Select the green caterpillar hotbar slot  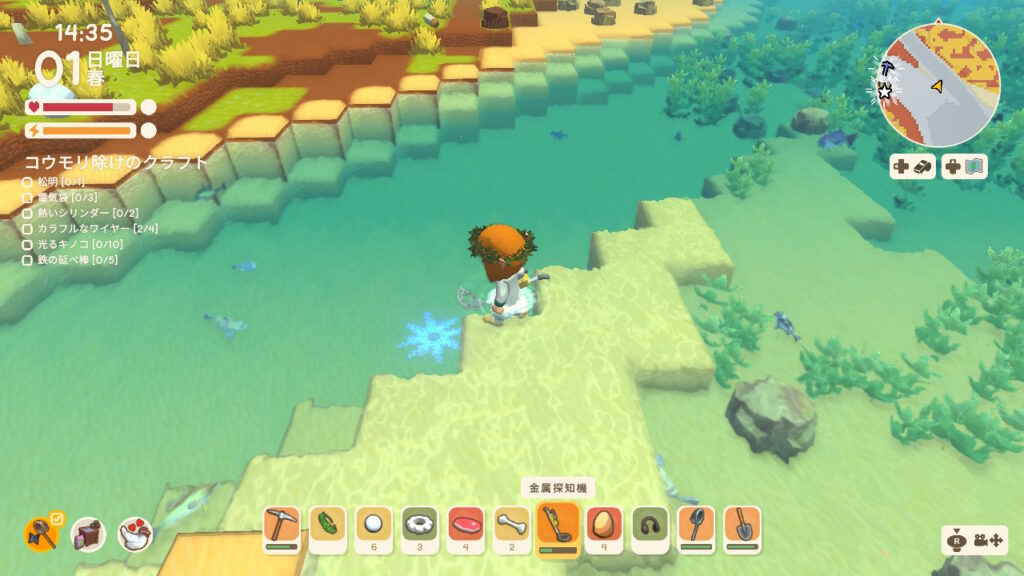click(328, 527)
